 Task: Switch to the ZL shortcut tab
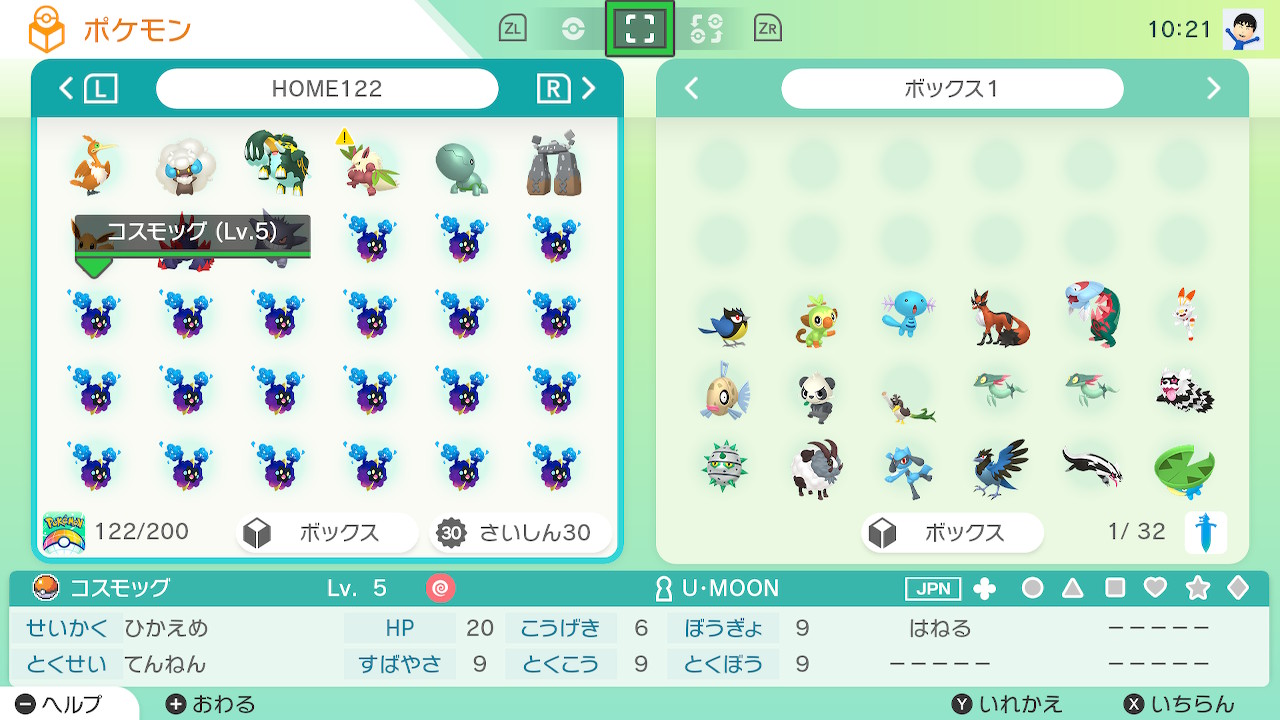tap(512, 28)
